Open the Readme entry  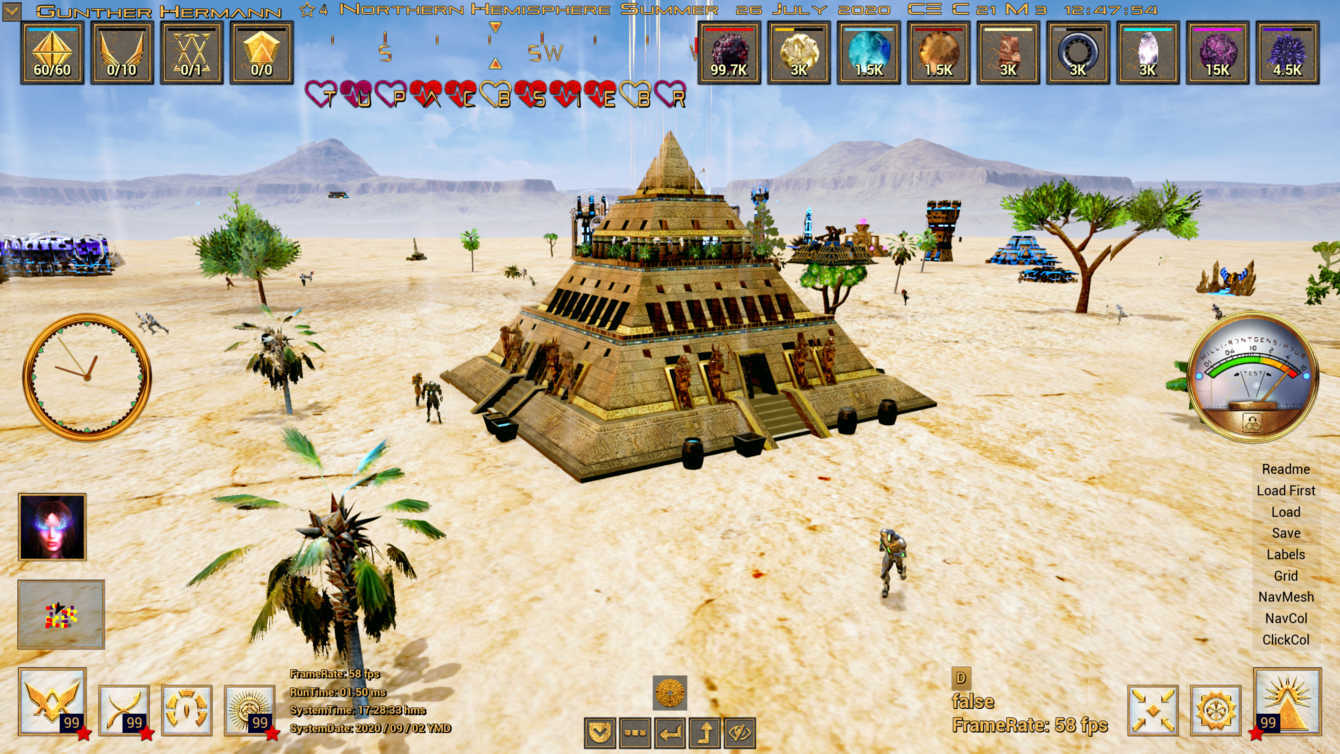coord(1285,469)
